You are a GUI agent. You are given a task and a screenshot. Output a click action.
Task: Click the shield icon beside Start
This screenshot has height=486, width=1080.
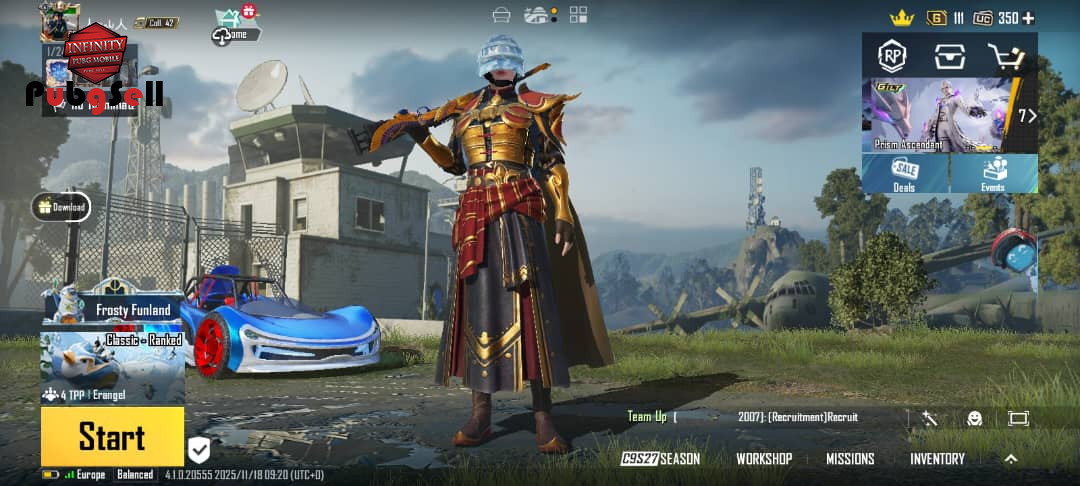click(x=199, y=450)
